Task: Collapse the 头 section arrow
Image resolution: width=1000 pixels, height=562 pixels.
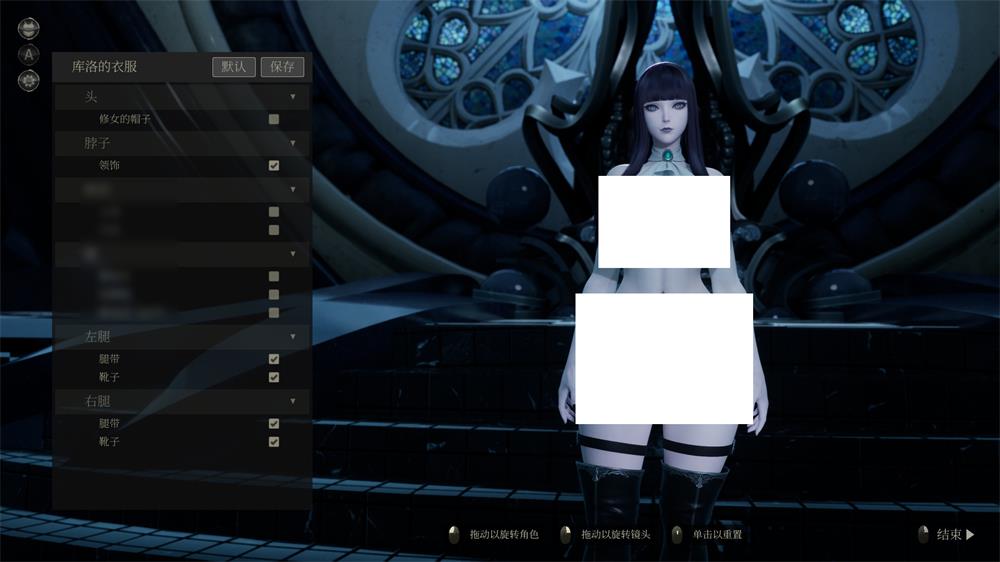Action: tap(293, 97)
